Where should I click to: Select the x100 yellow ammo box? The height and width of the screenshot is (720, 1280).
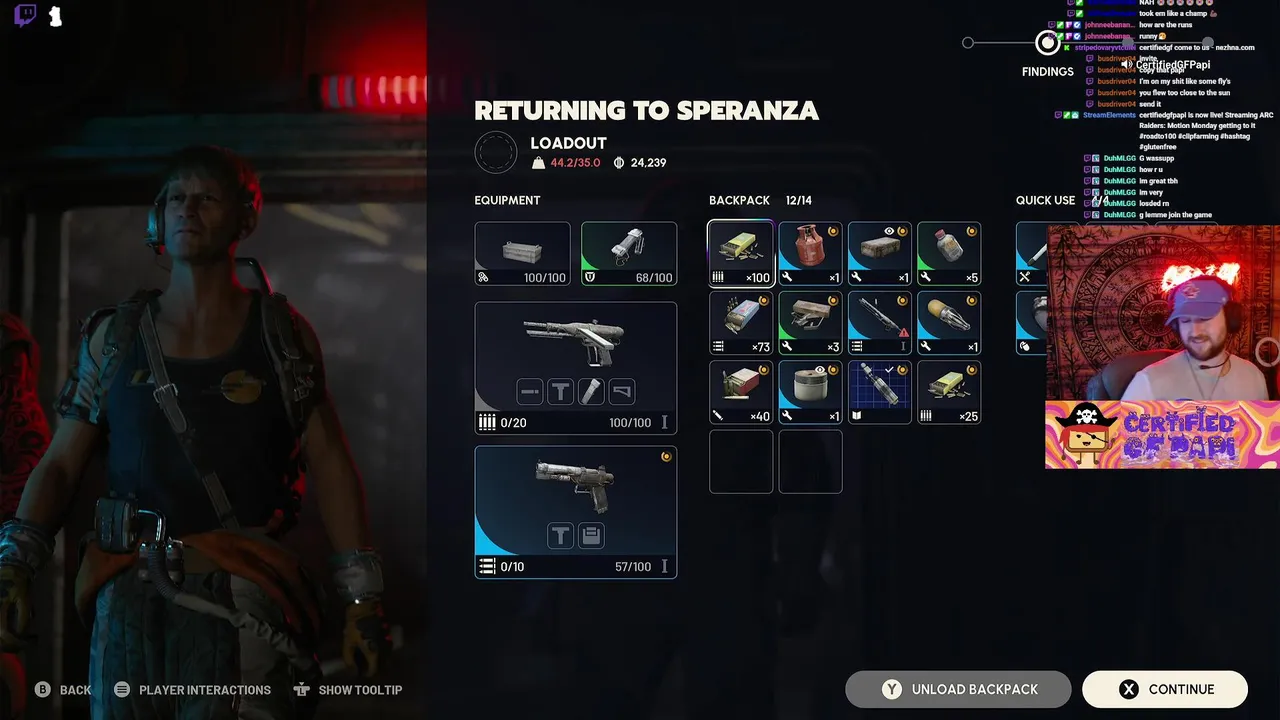coord(741,254)
